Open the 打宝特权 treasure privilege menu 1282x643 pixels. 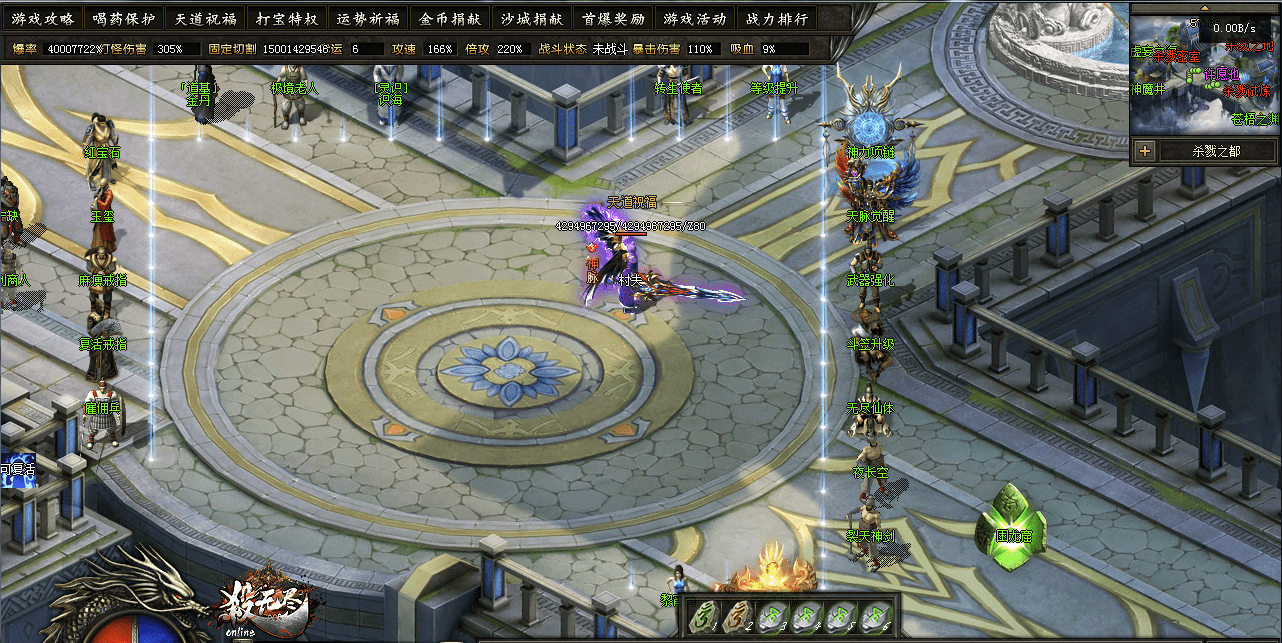[286, 19]
